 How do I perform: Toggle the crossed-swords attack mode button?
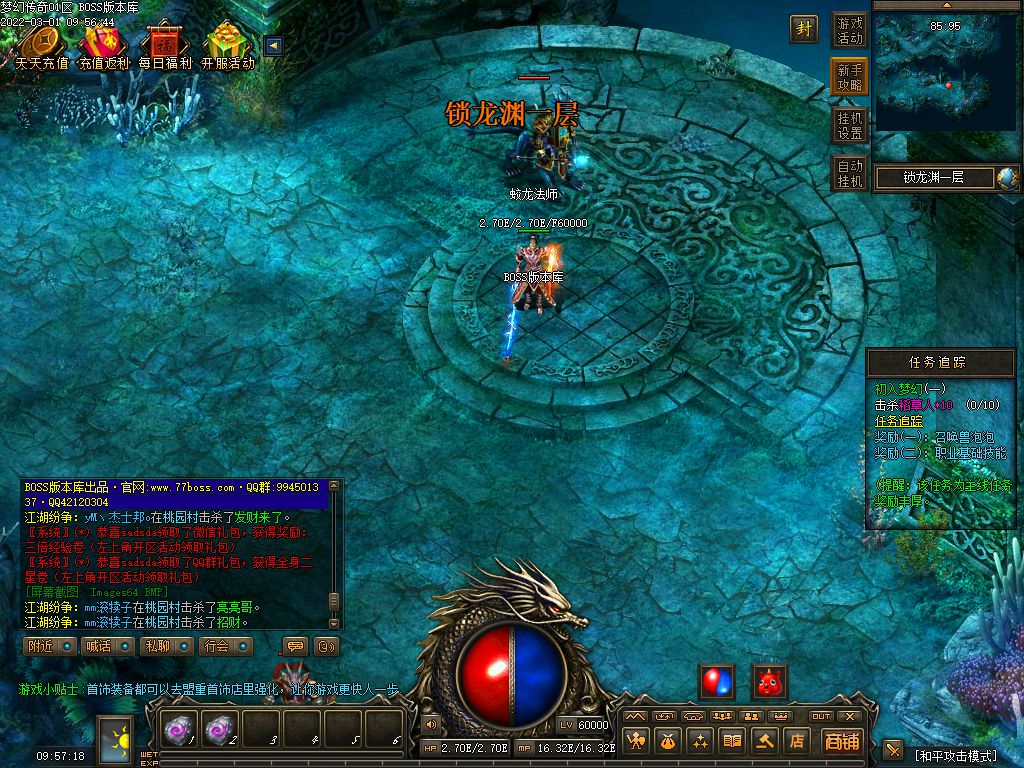893,751
